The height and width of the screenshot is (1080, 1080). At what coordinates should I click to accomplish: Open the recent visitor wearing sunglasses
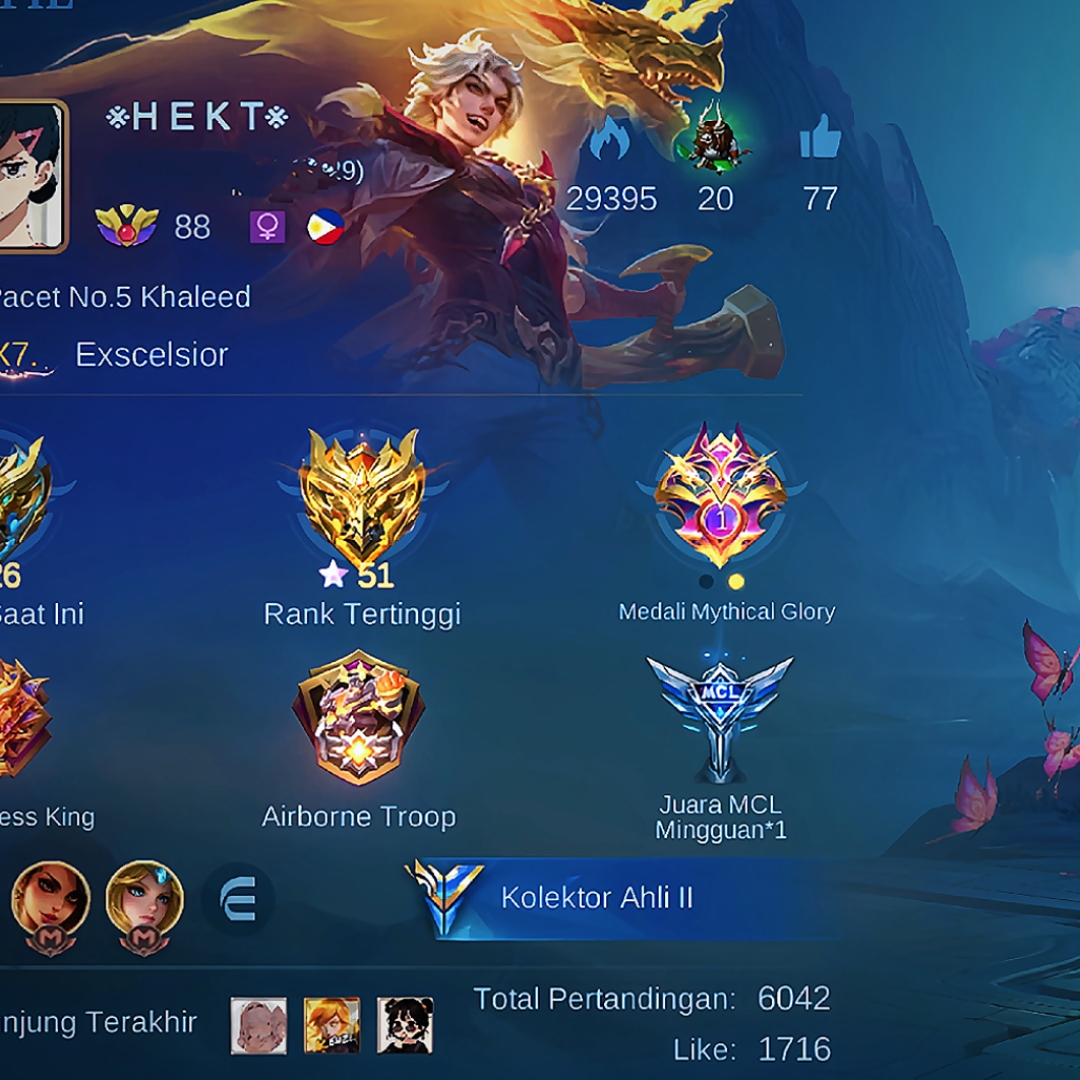405,1025
